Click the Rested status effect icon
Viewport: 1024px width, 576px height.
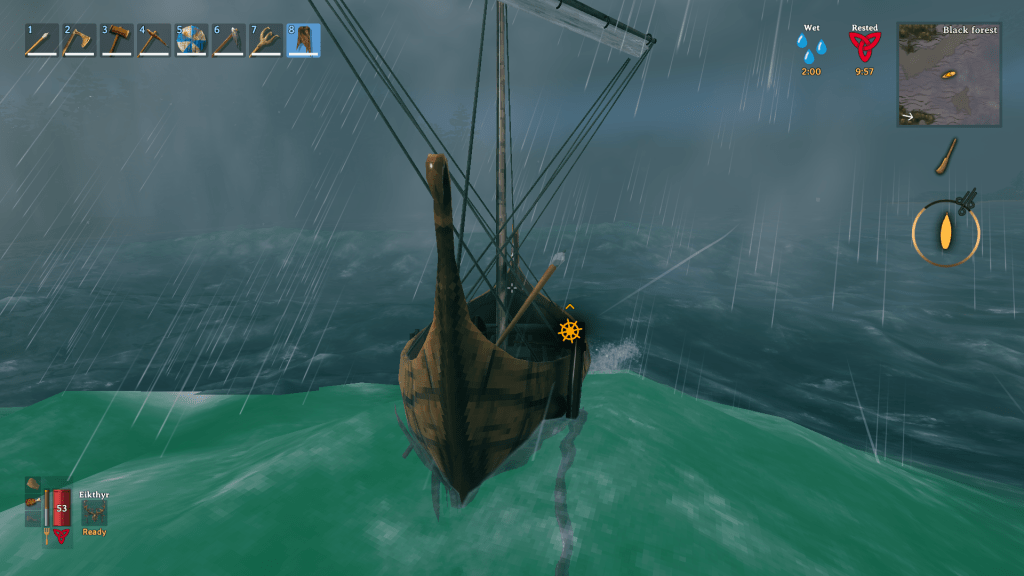(x=864, y=47)
